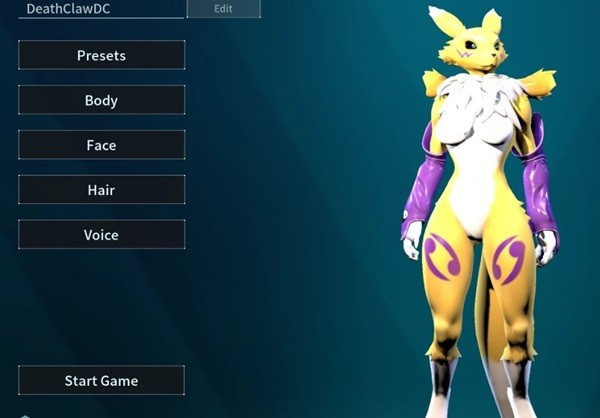Click Start Game to begin
This screenshot has width=600, height=418.
click(x=101, y=380)
